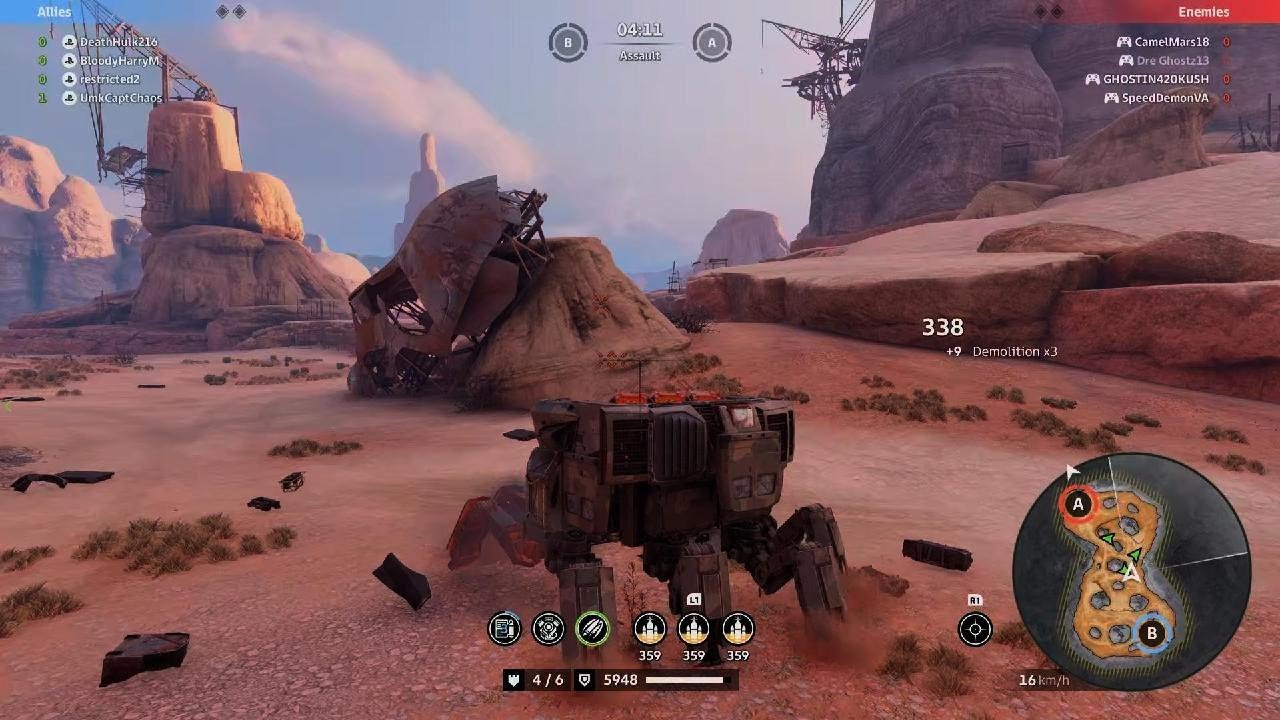The width and height of the screenshot is (1280, 720).
Task: Activate the engine module icon
Action: click(x=548, y=629)
